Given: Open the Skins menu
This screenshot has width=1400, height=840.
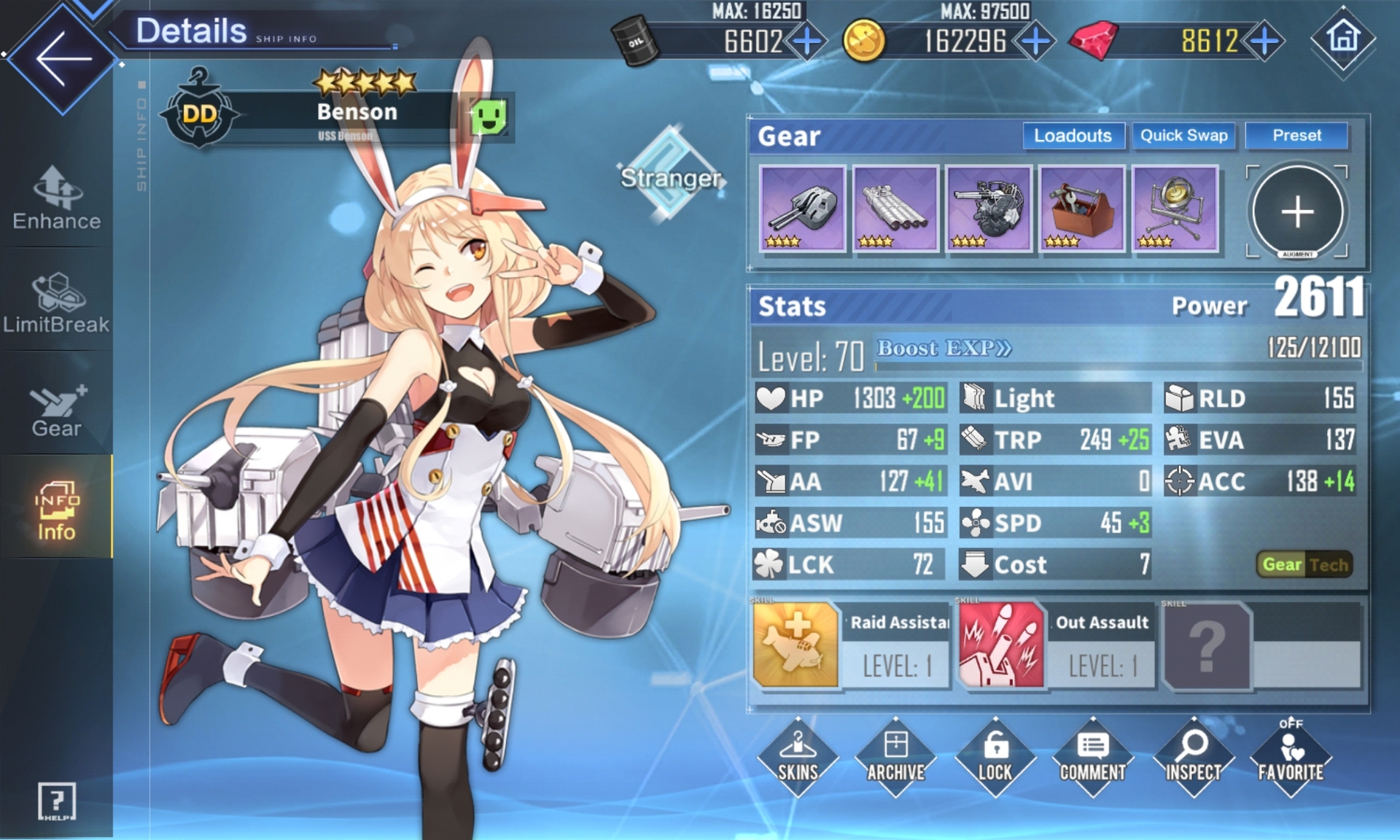Looking at the screenshot, I should point(798,757).
